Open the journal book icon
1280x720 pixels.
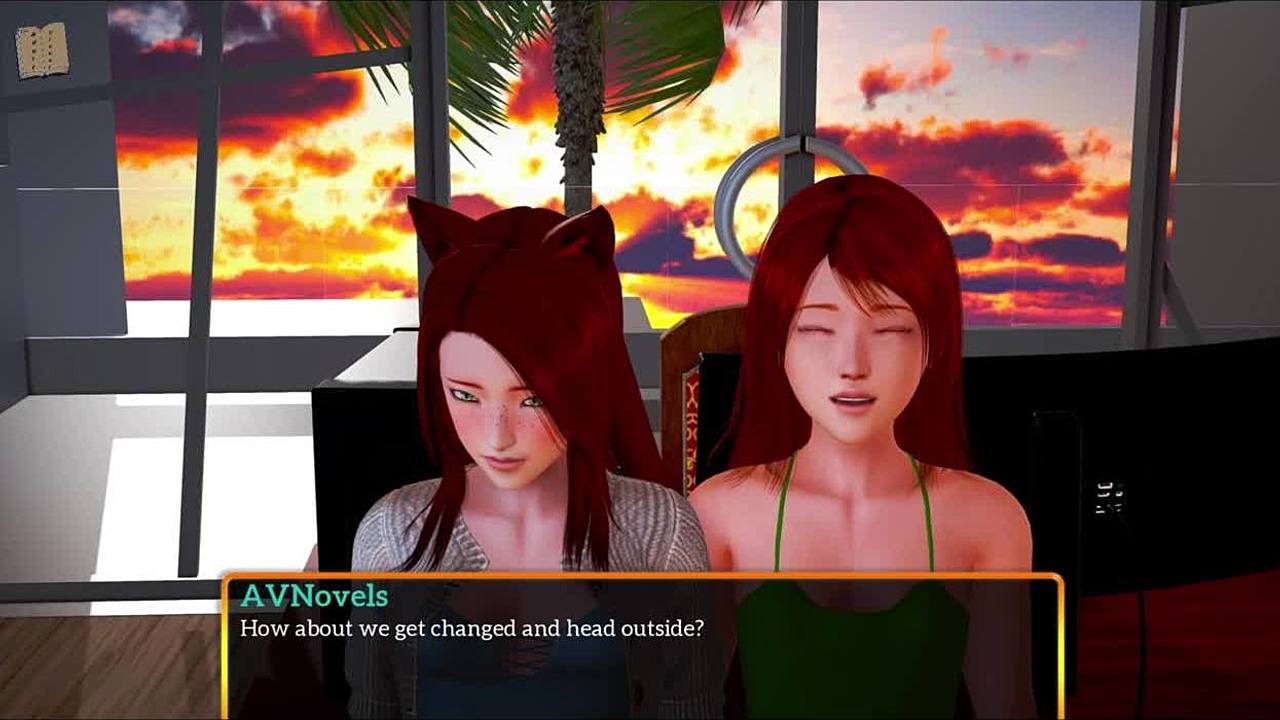coord(42,50)
